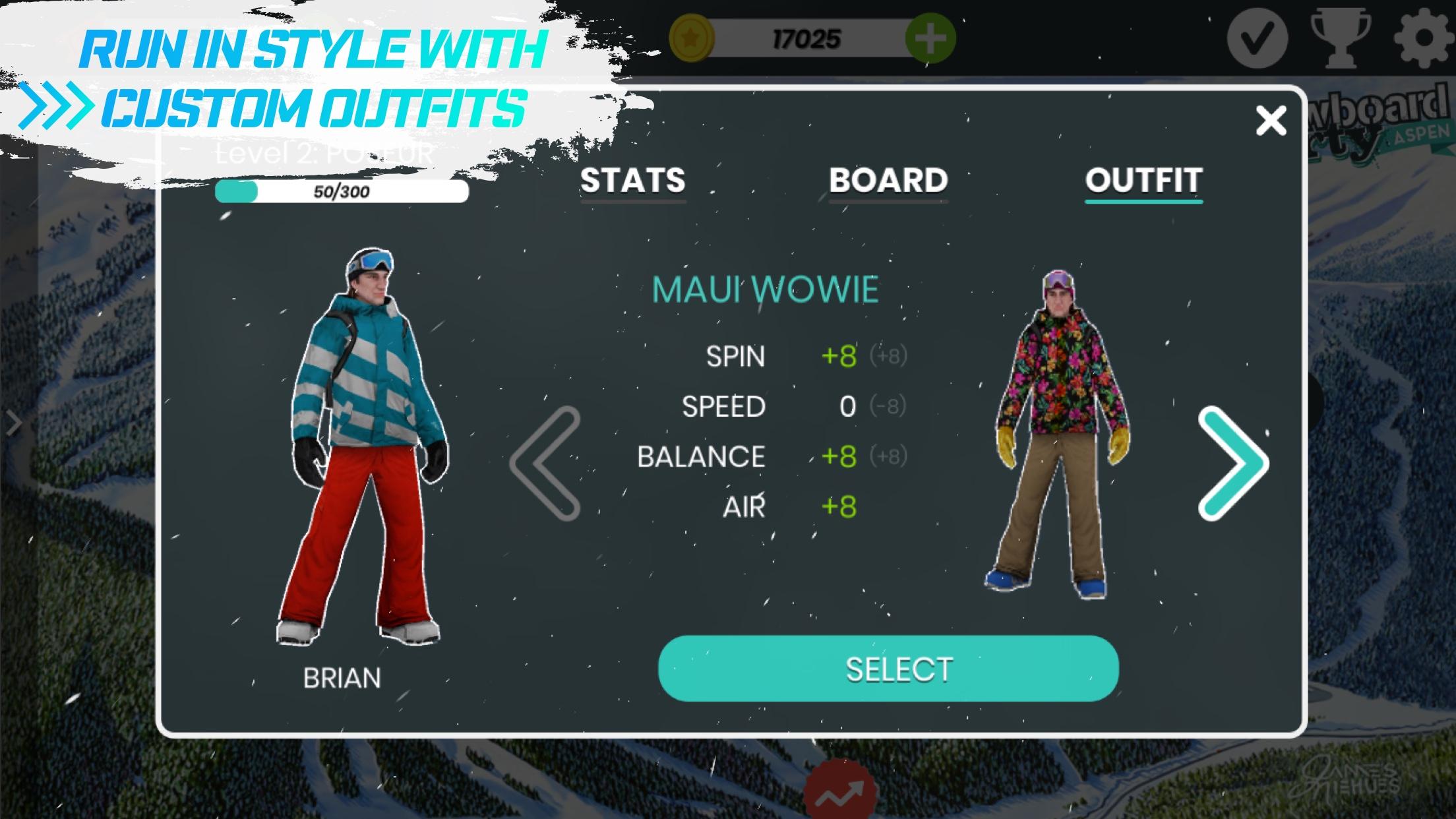Screen dimensions: 1456x819
Task: Click the 50/300 experience progress bar
Action: (342, 192)
